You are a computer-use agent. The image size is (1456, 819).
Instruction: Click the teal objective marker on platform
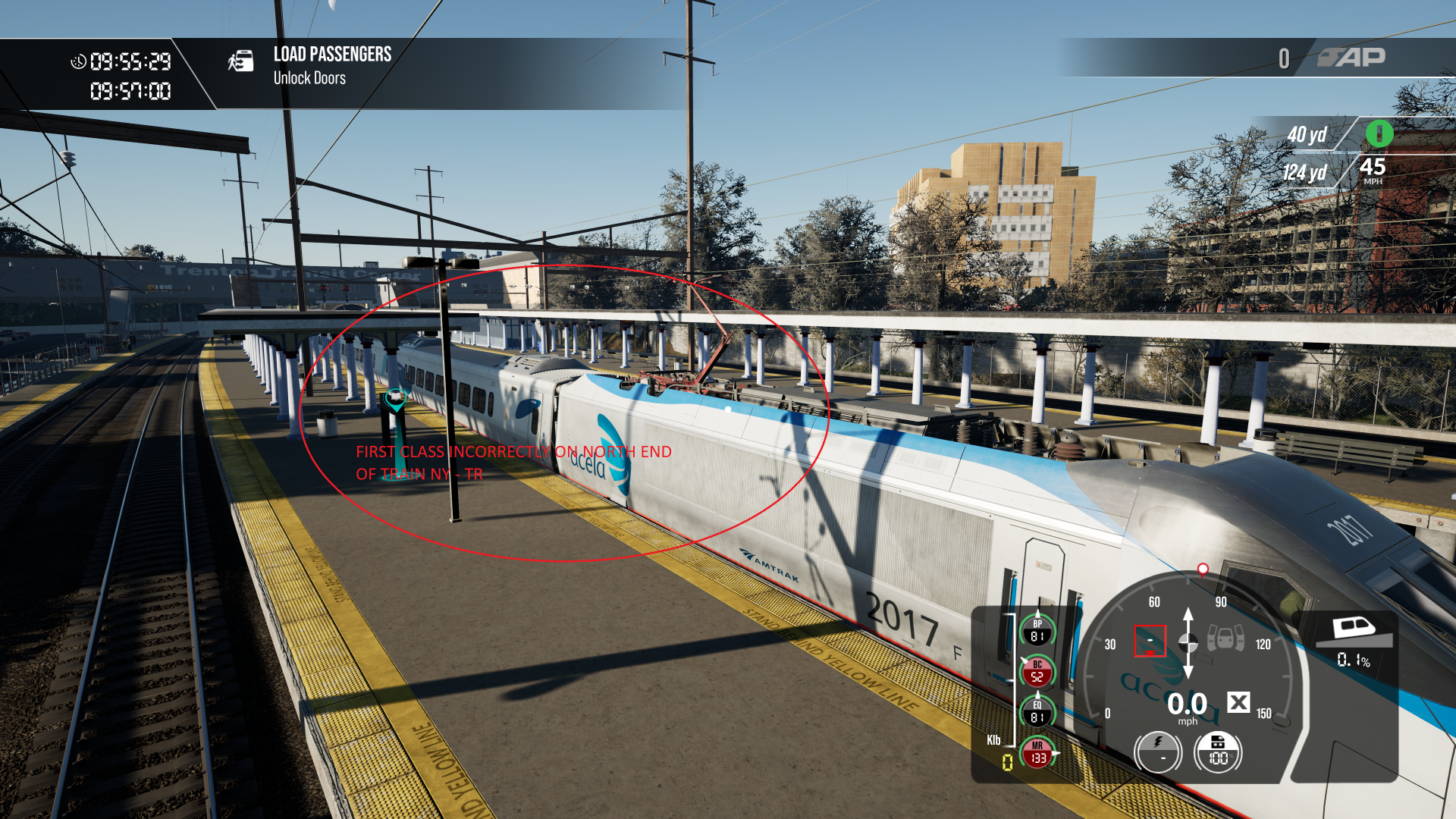(x=395, y=397)
